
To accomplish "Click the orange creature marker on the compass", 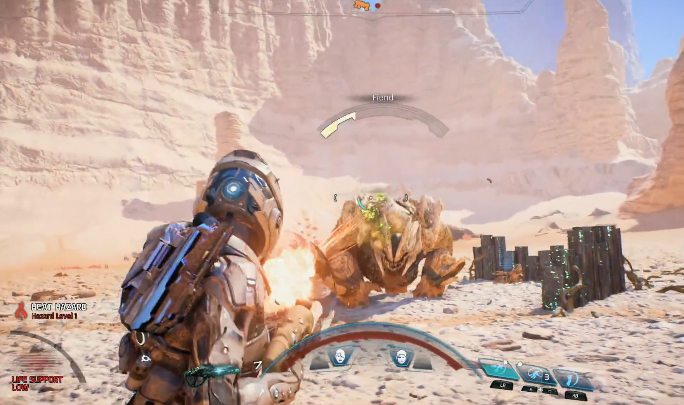I will [x=361, y=6].
